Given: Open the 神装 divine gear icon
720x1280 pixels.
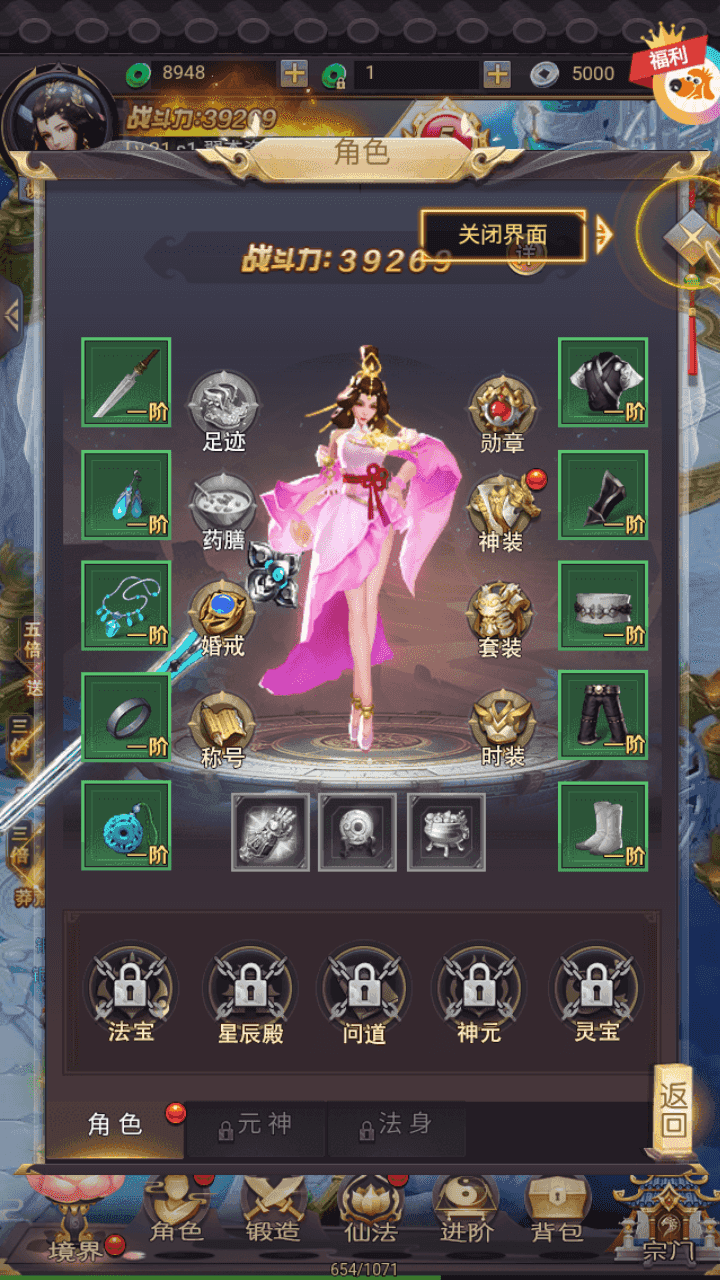Looking at the screenshot, I should 502,510.
